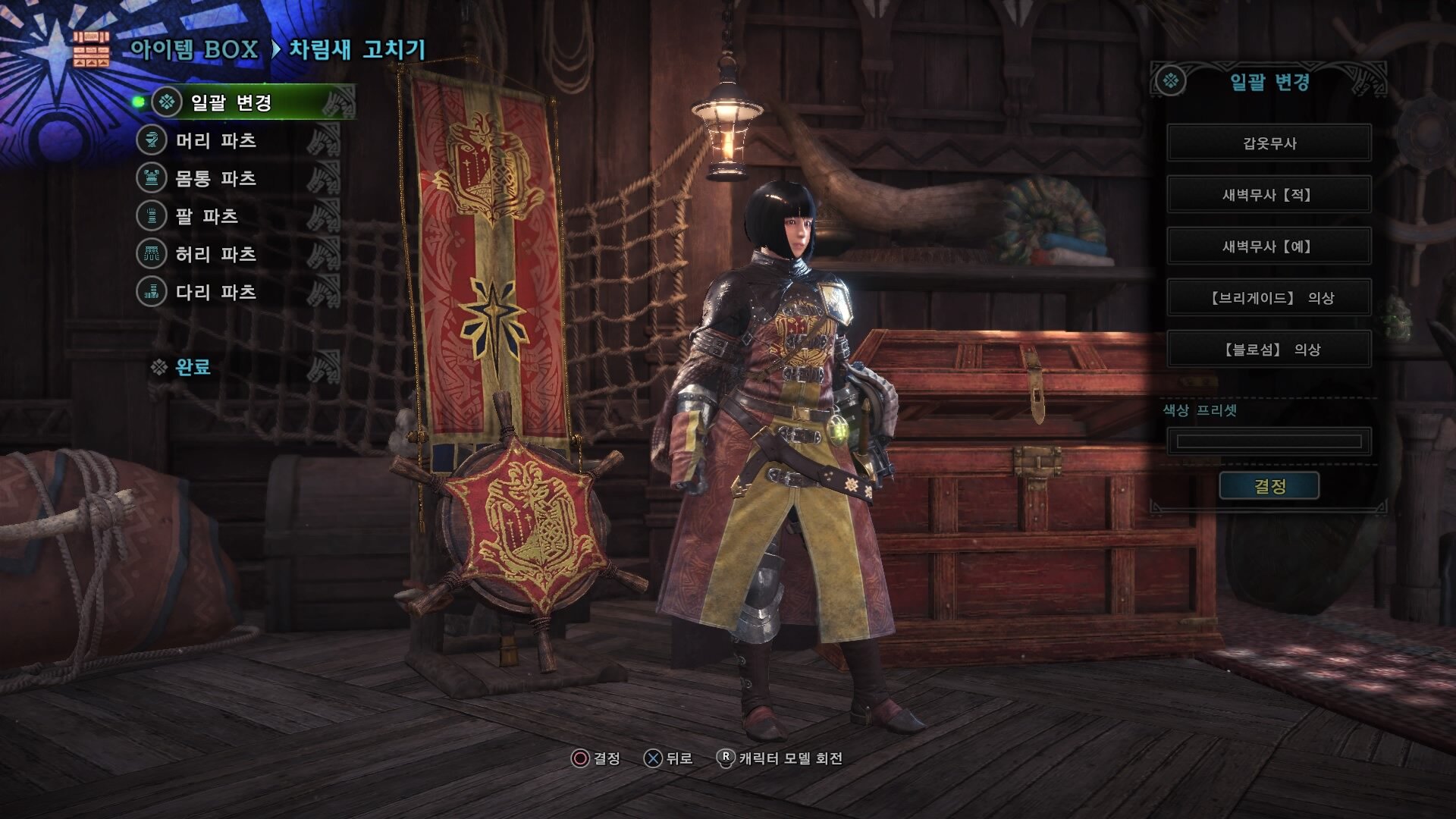
Task: Choose the 다리 파츠 entry
Action: (215, 292)
